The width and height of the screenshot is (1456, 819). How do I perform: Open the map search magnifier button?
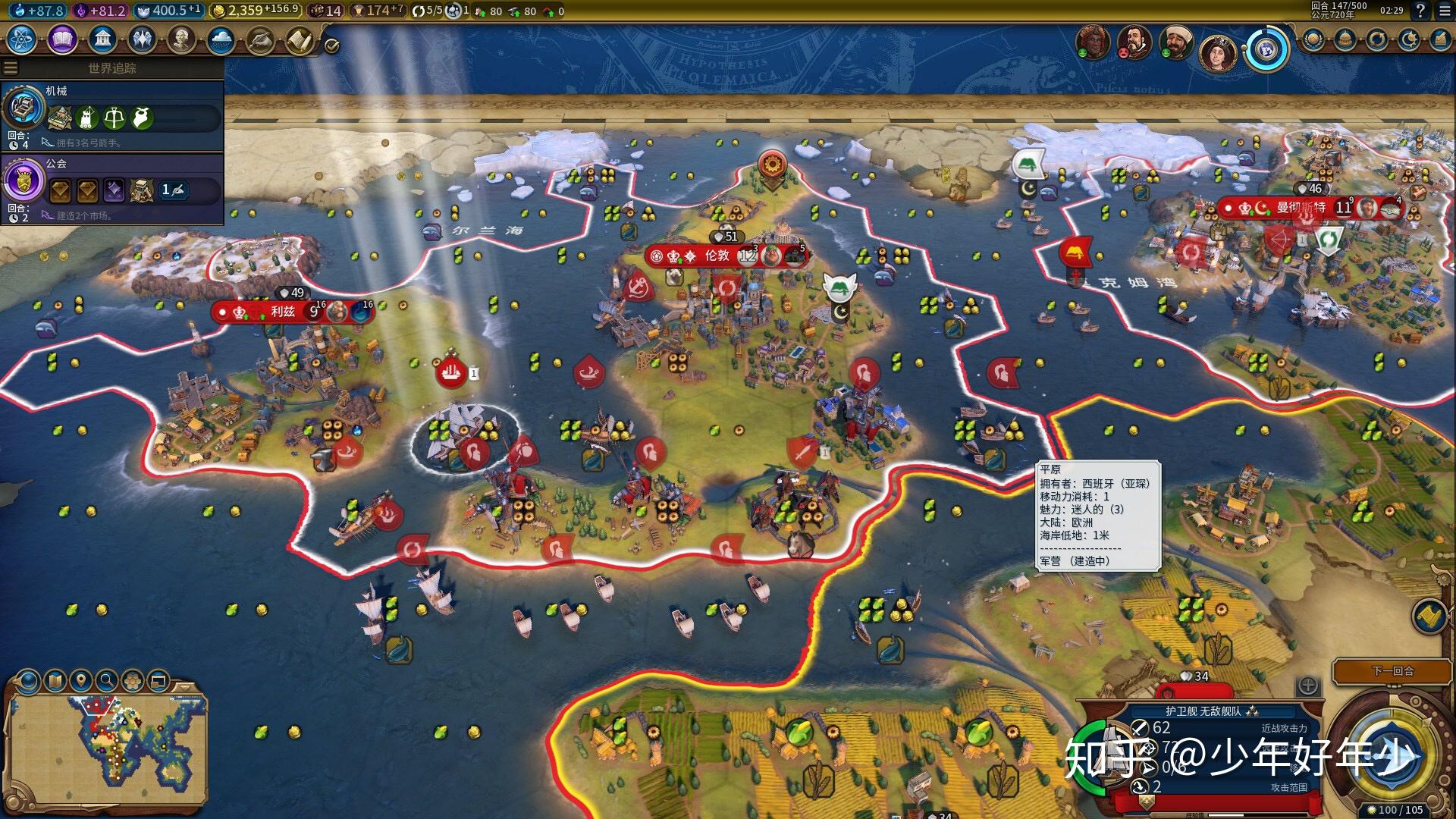coord(107,681)
